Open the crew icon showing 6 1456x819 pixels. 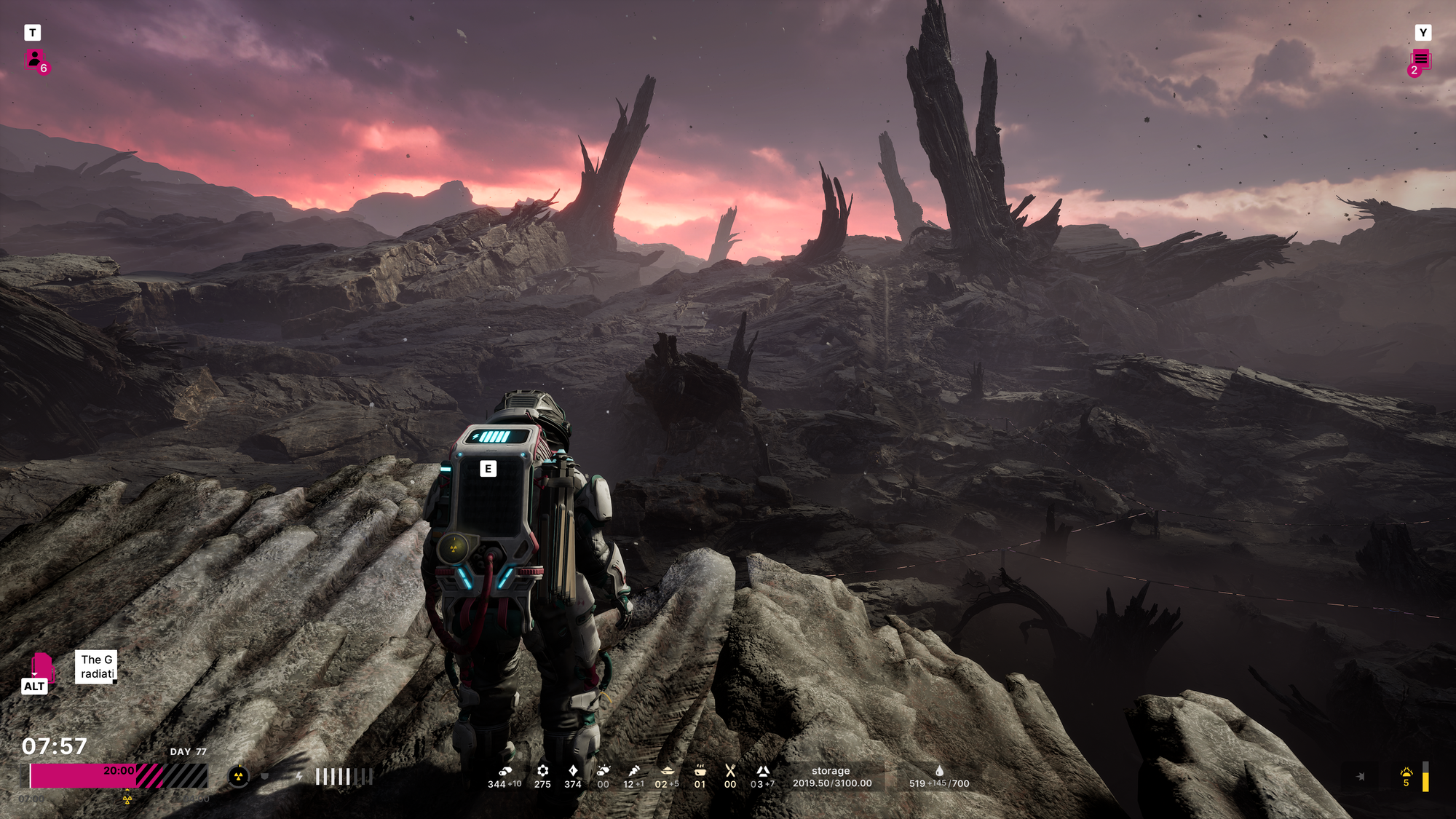click(x=36, y=60)
